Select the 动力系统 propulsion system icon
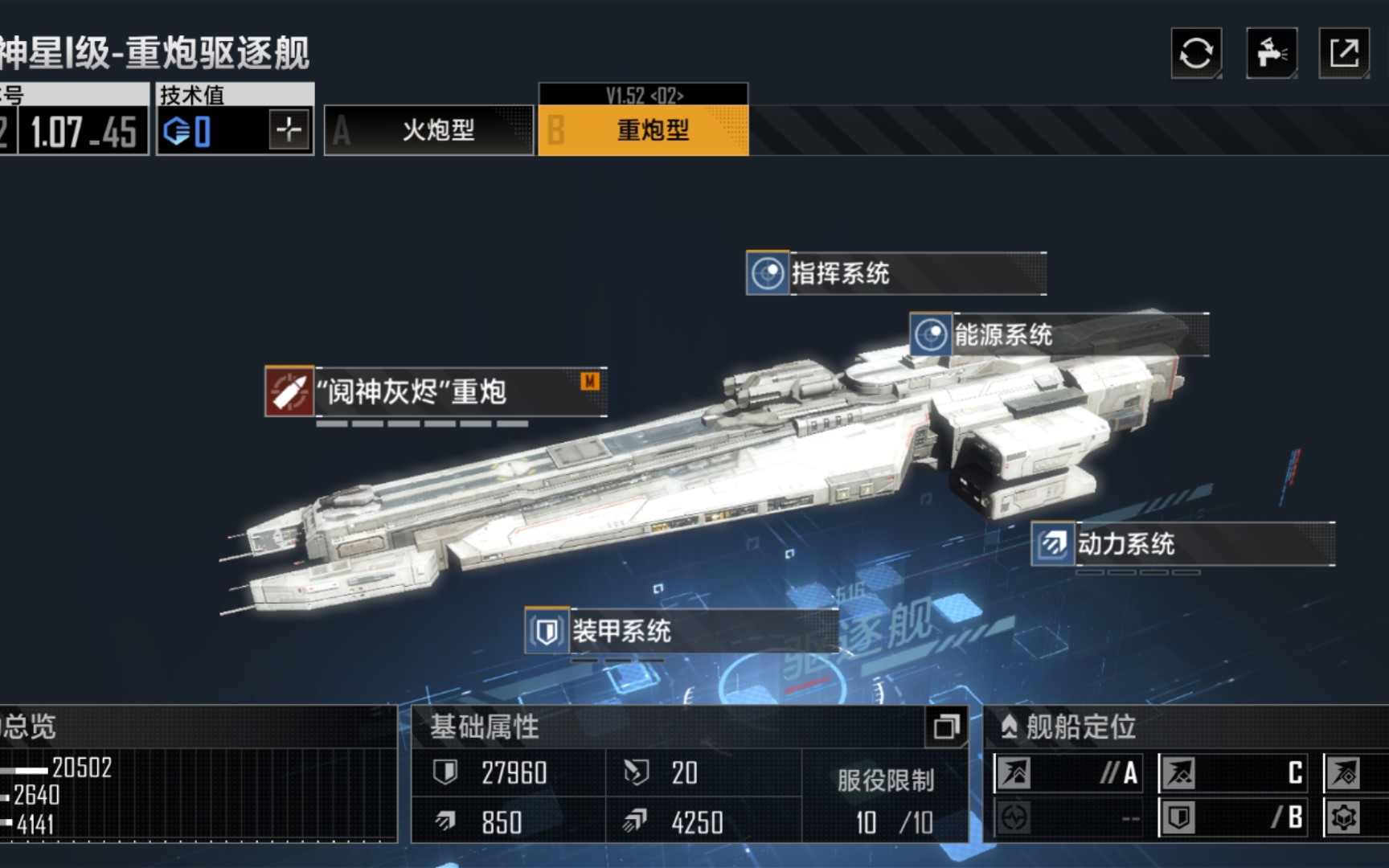The image size is (1389, 868). coord(1053,544)
